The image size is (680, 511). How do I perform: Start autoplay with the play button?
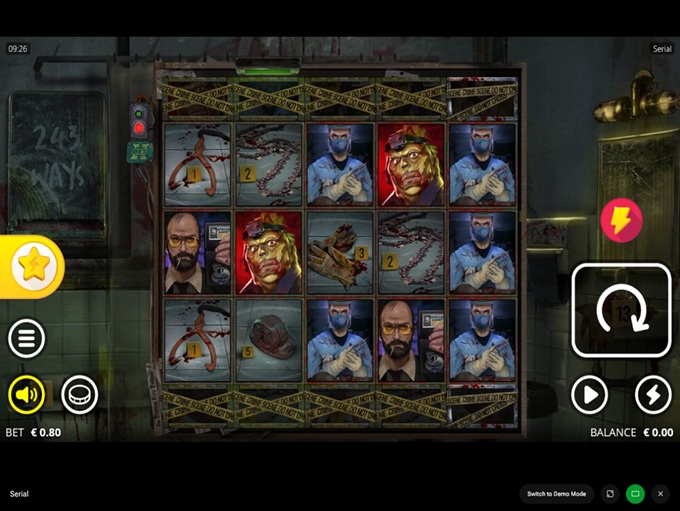click(x=590, y=395)
